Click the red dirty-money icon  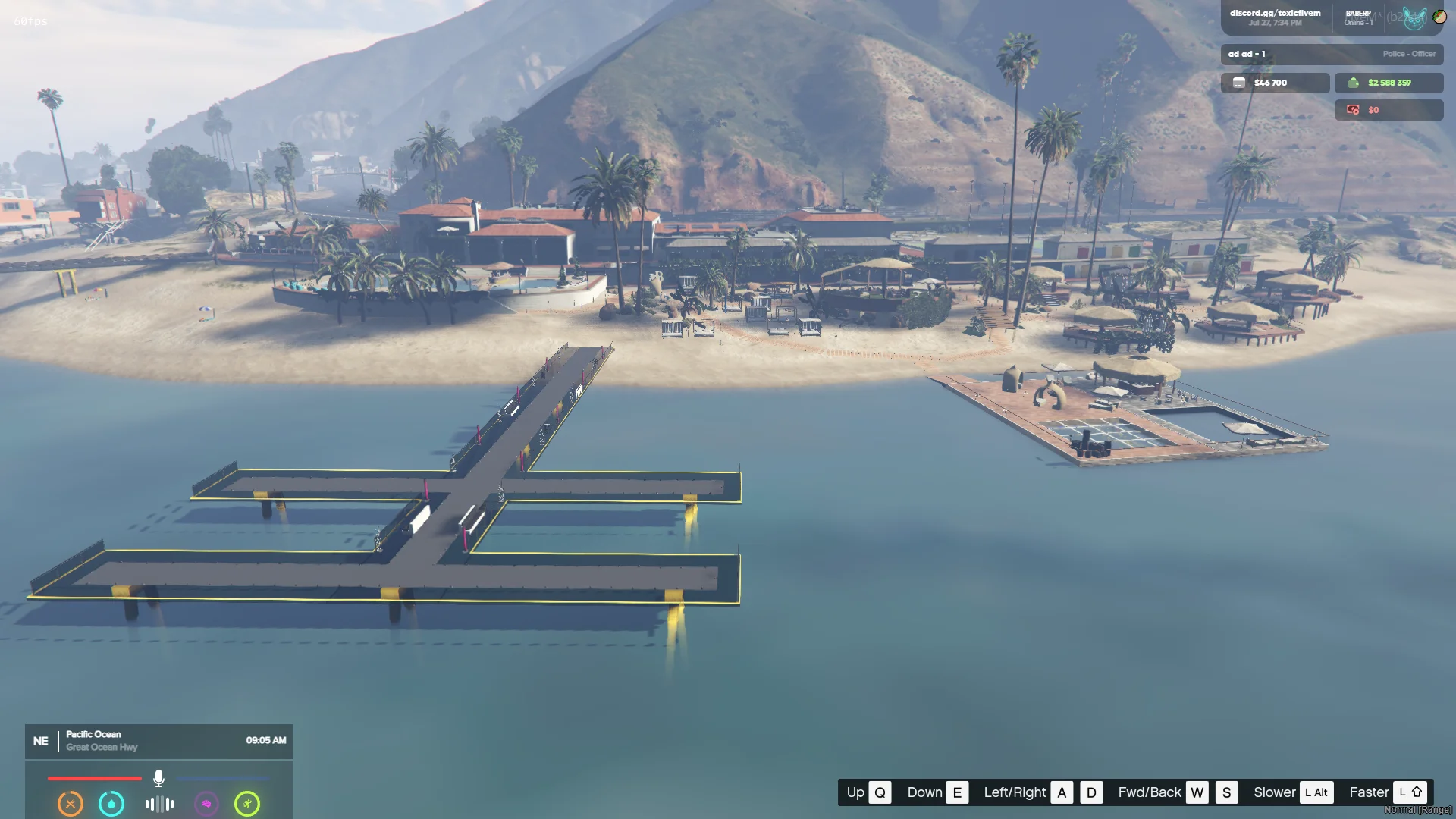tap(1353, 110)
